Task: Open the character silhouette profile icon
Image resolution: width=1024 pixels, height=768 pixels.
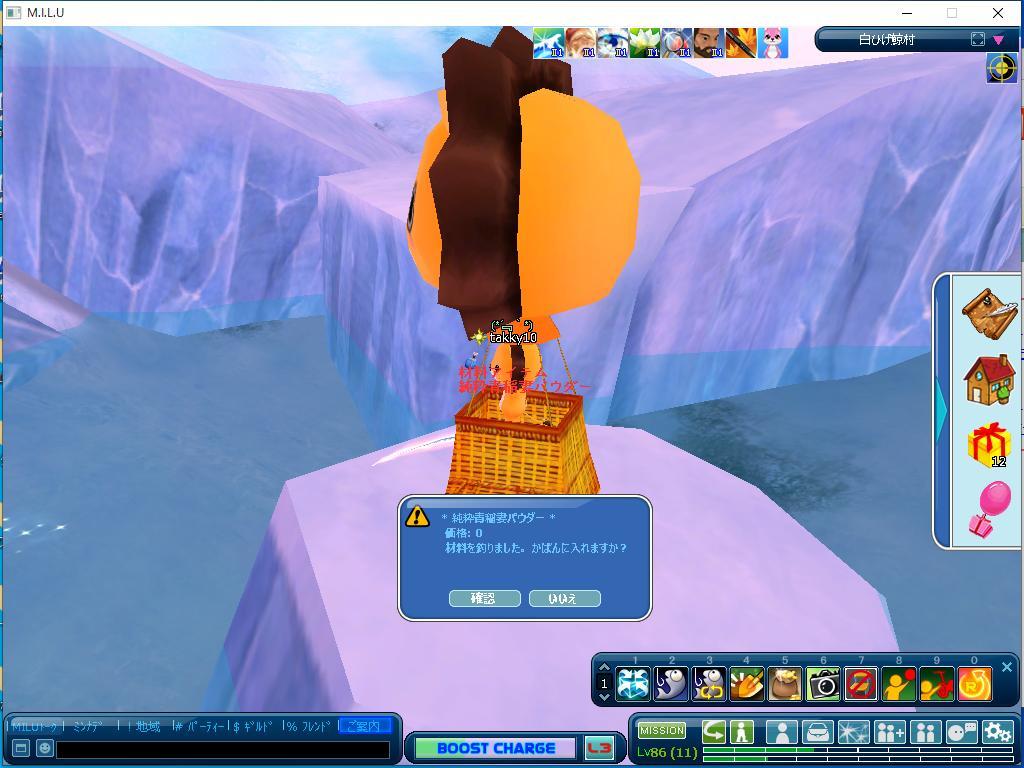Action: [x=781, y=732]
